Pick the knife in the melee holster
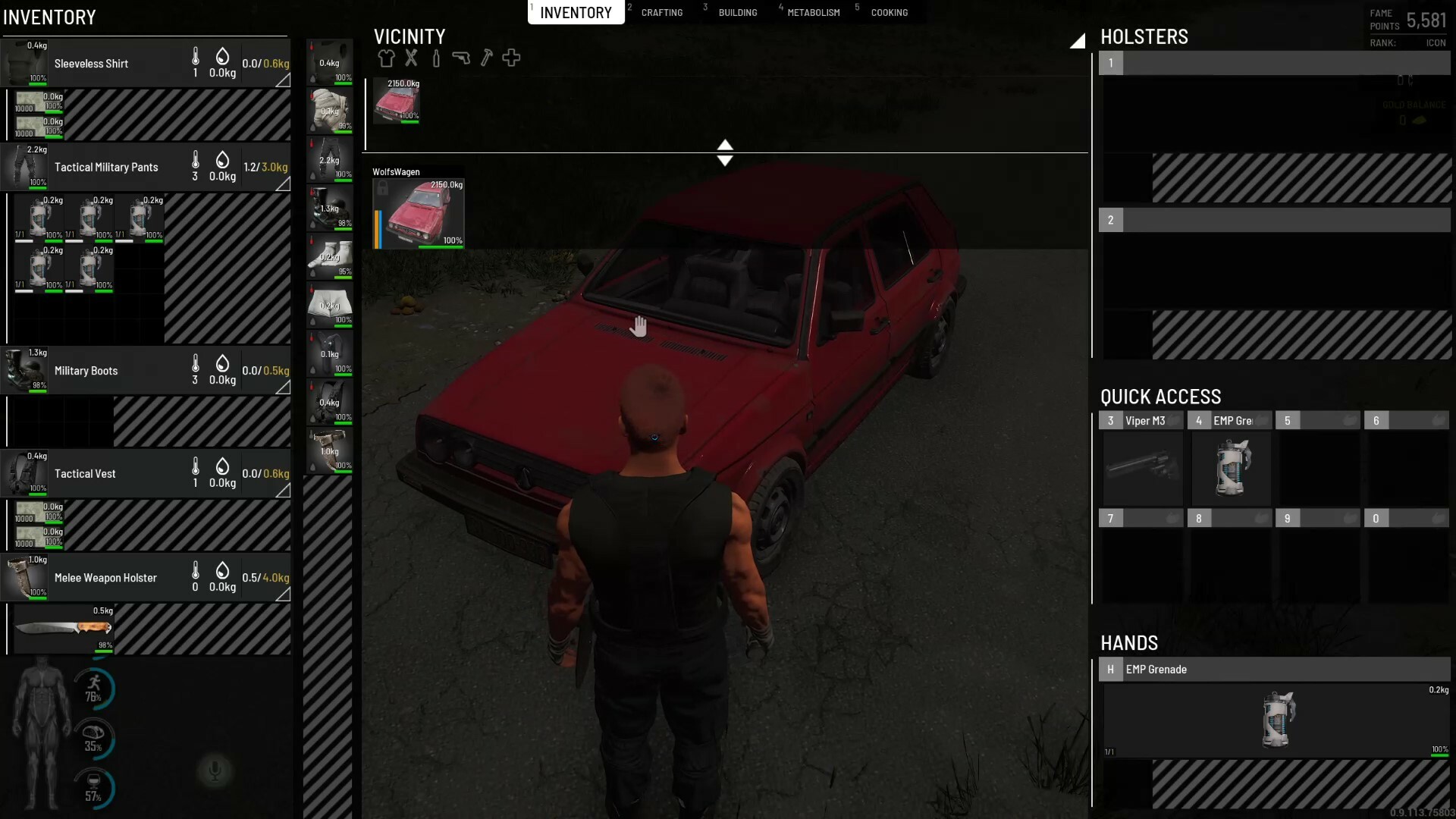The width and height of the screenshot is (1456, 819). 64,629
